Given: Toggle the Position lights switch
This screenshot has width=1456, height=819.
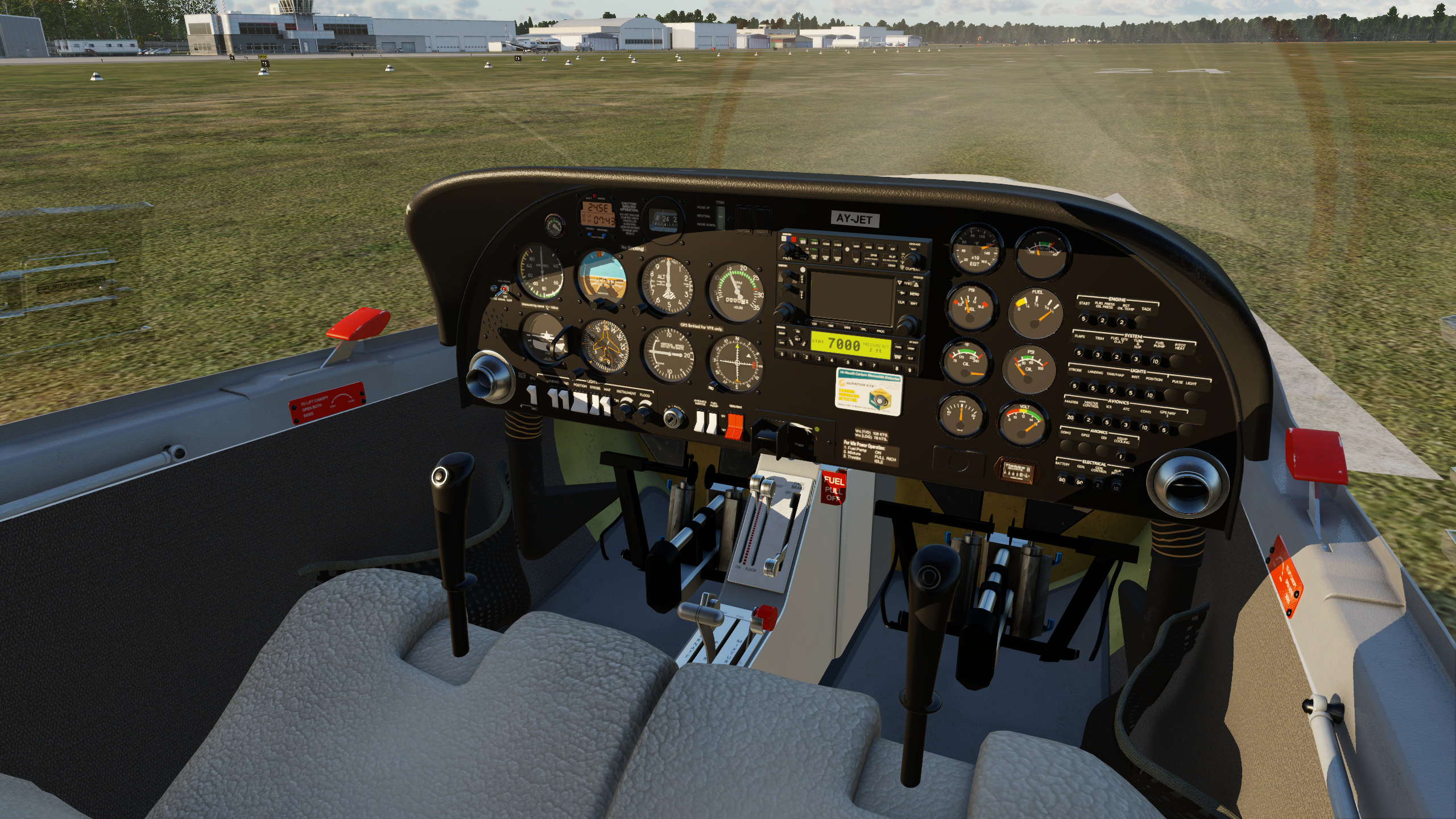Looking at the screenshot, I should 579,404.
